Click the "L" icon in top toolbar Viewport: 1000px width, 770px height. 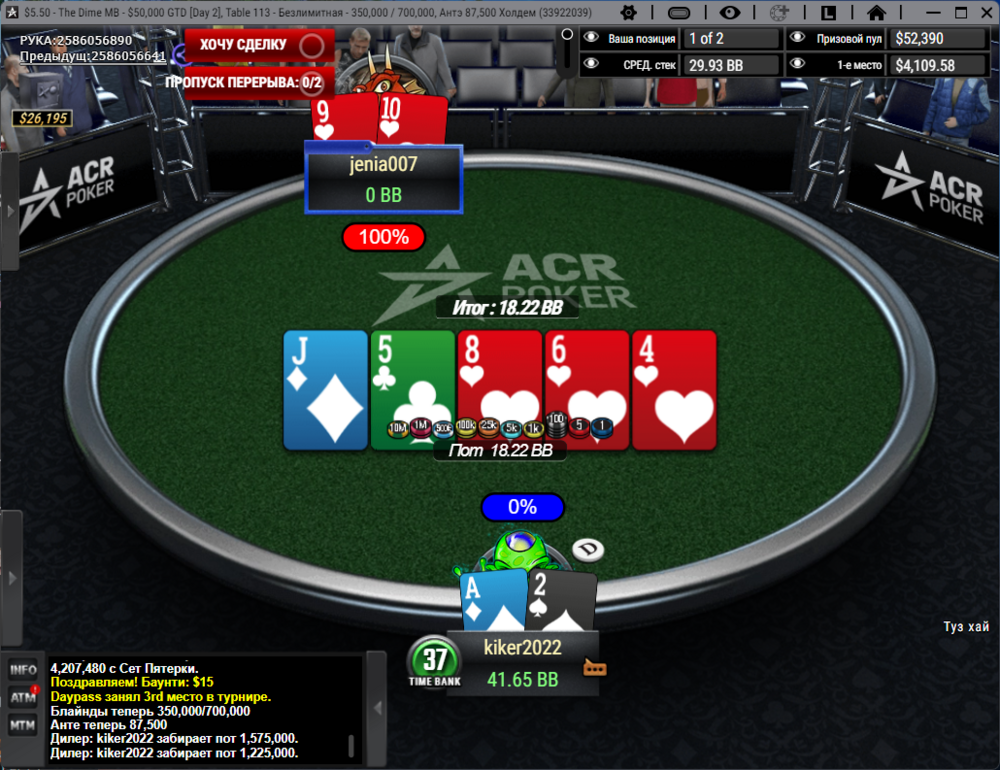[x=828, y=13]
